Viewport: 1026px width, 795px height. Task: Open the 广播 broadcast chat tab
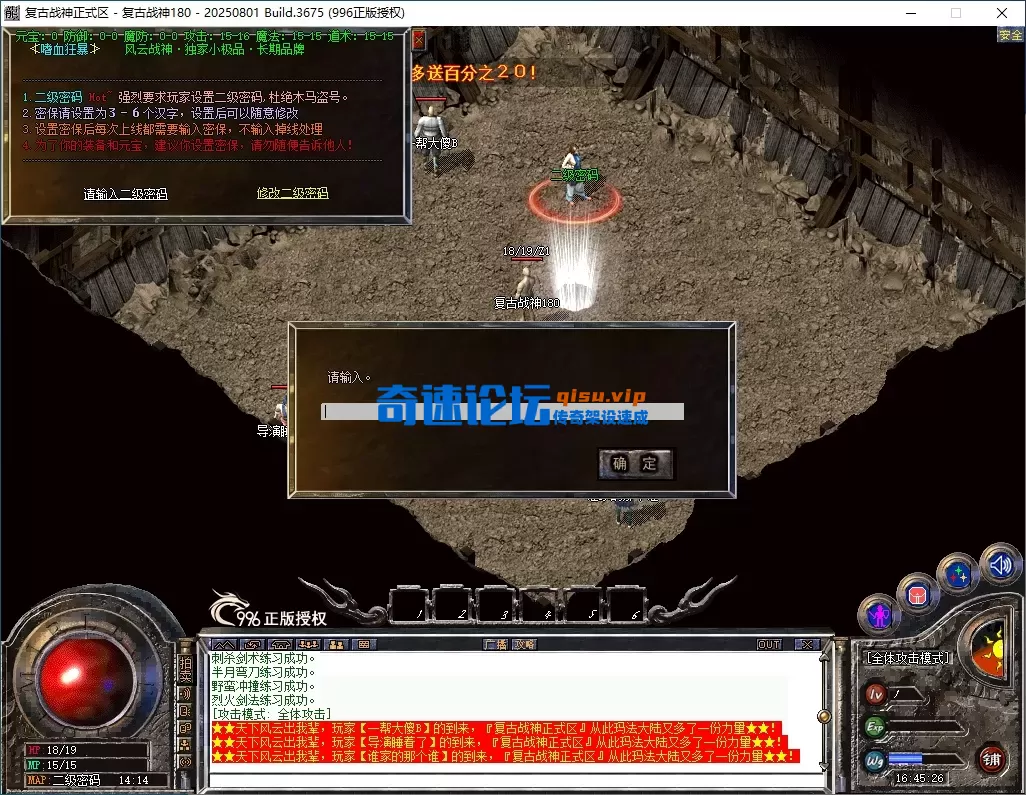pyautogui.click(x=496, y=644)
